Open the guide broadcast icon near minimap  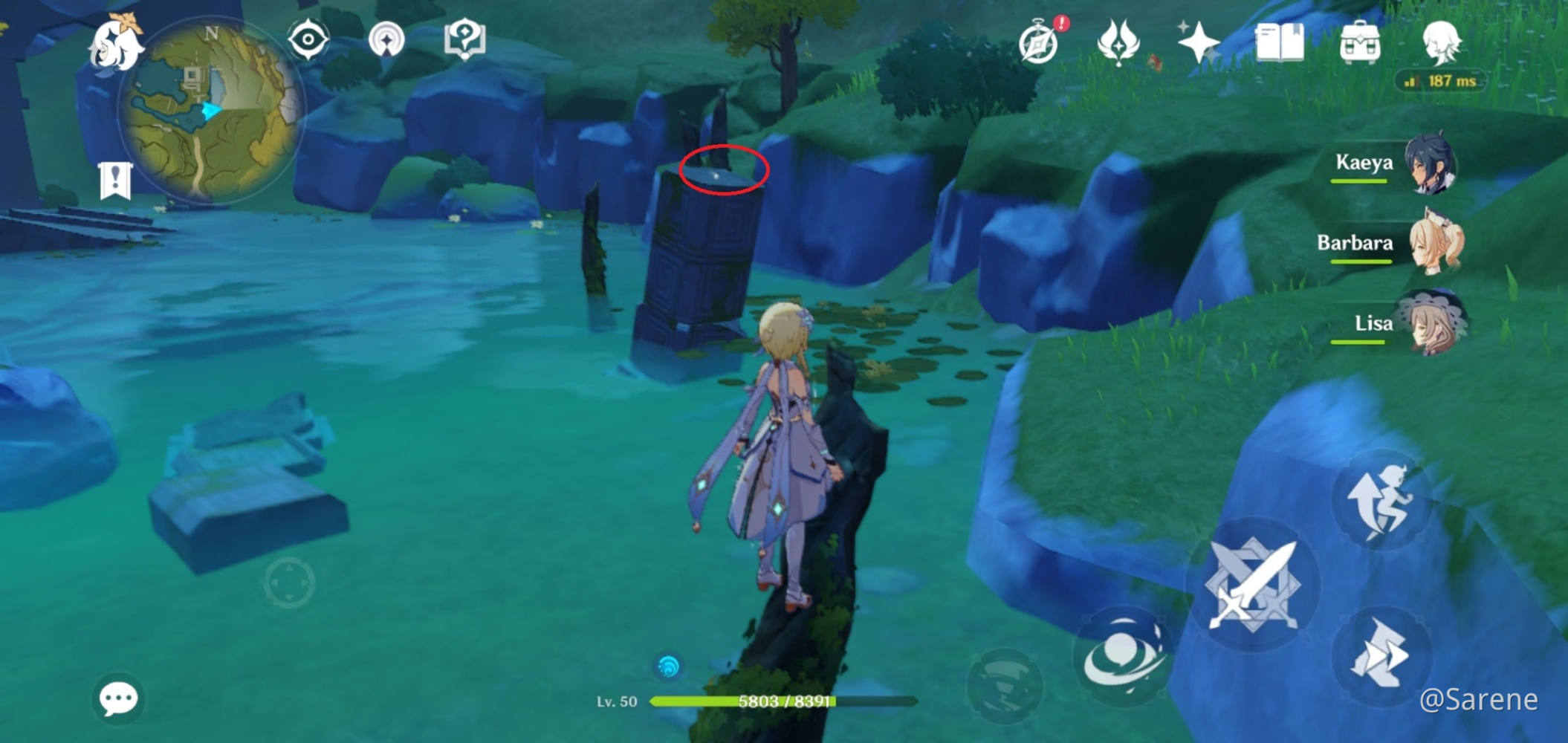[x=385, y=41]
